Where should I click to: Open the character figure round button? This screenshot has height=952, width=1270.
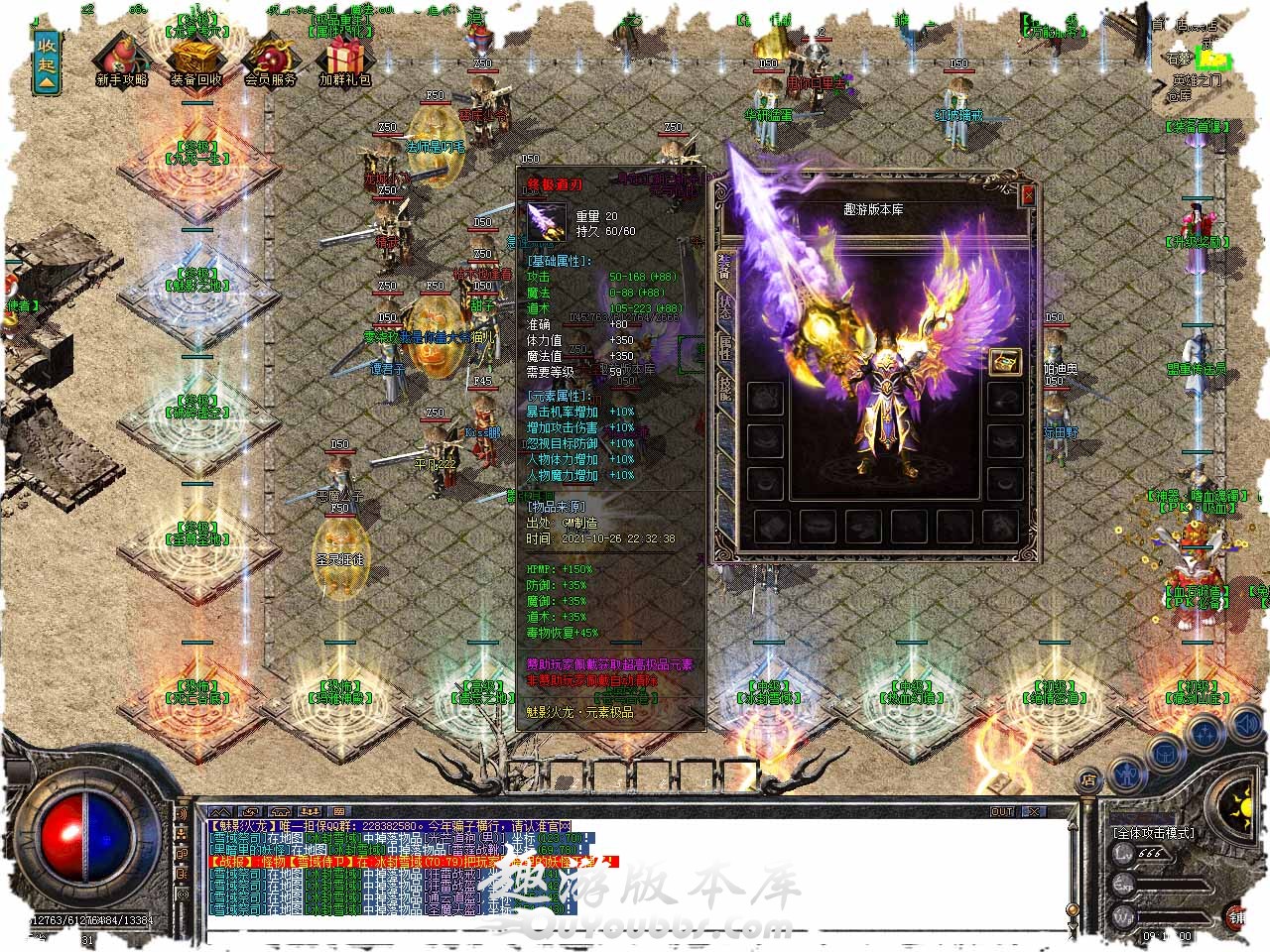[1125, 771]
